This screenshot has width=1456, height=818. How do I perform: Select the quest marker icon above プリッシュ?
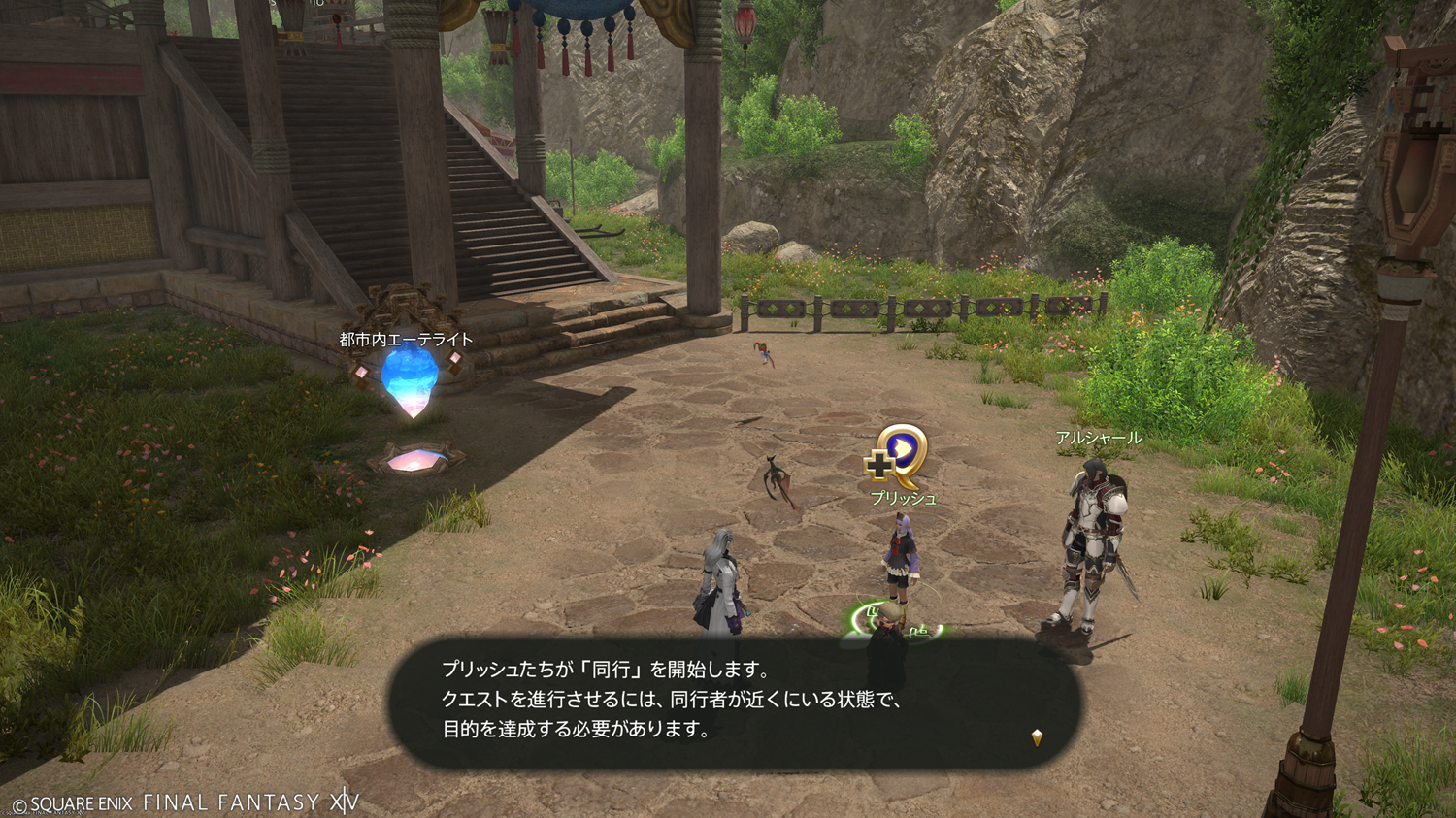point(897,457)
